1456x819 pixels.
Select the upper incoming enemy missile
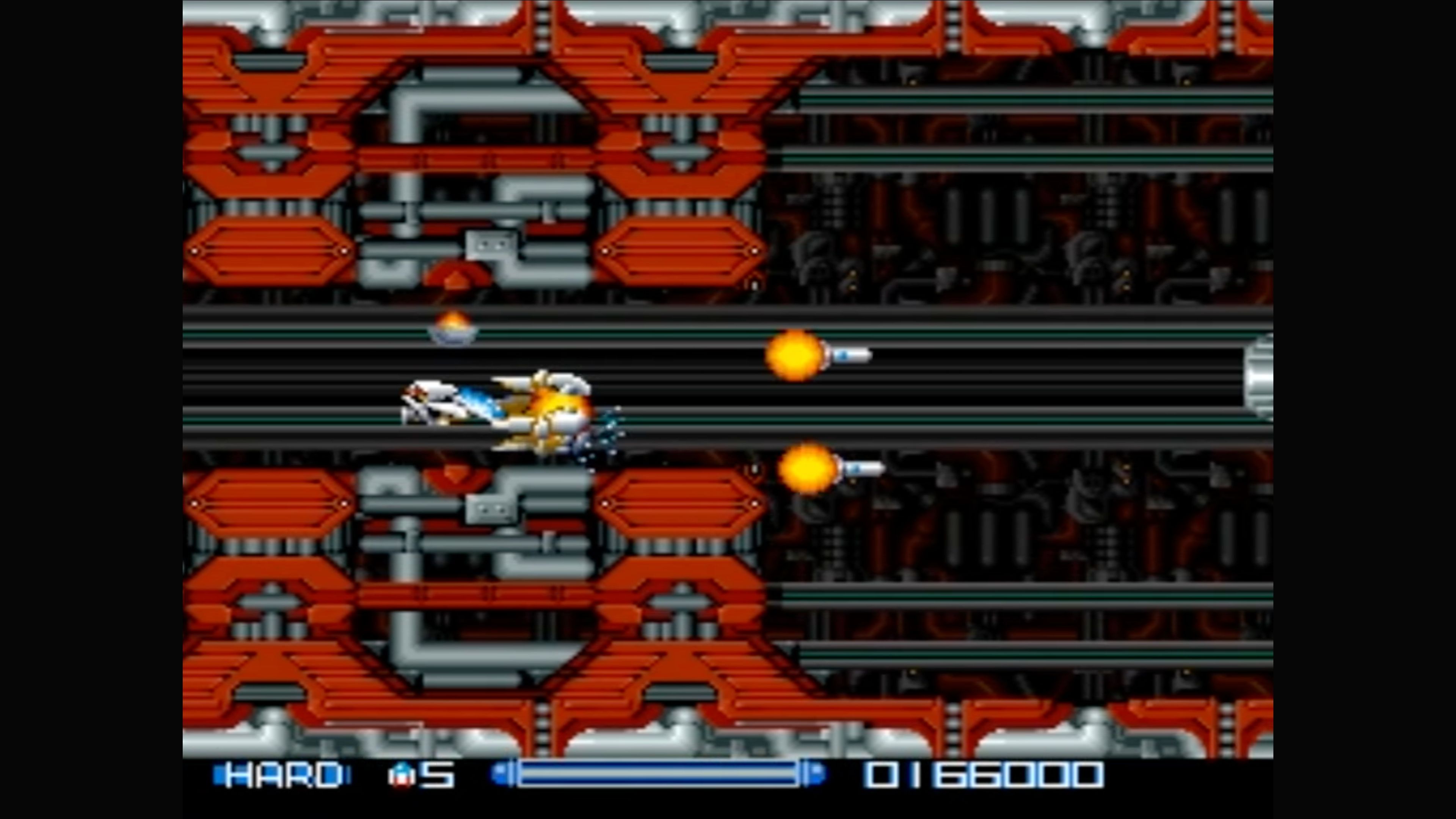[x=852, y=355]
